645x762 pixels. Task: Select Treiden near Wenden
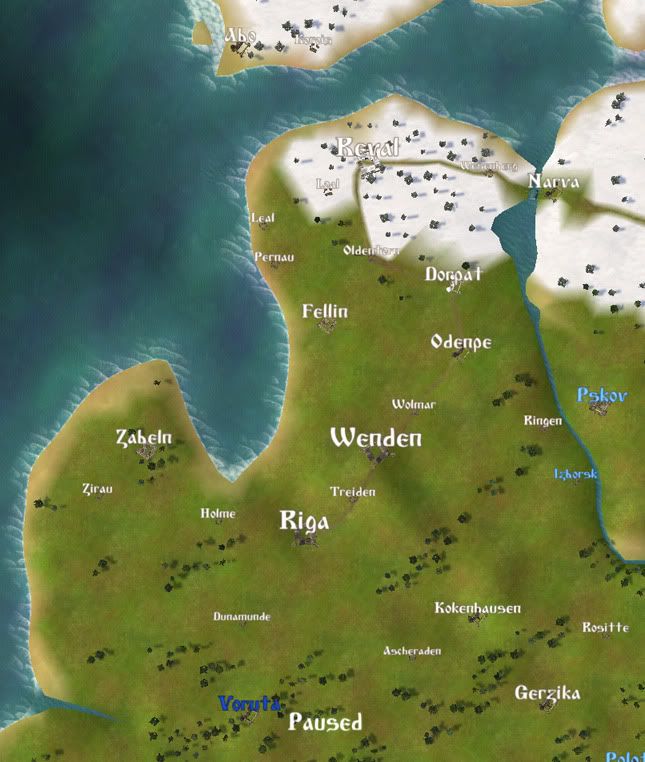[353, 492]
